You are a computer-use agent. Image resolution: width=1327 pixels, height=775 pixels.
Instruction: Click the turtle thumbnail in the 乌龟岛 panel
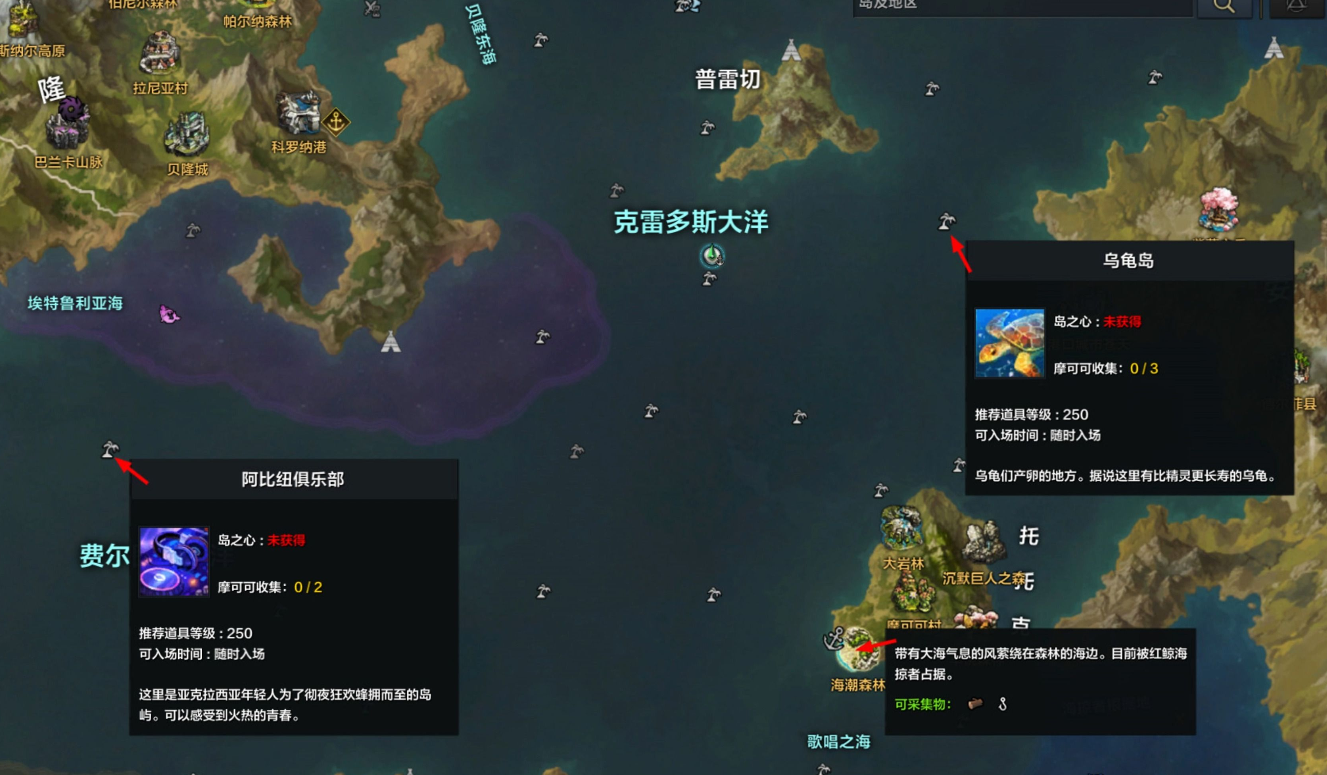pyautogui.click(x=1009, y=342)
